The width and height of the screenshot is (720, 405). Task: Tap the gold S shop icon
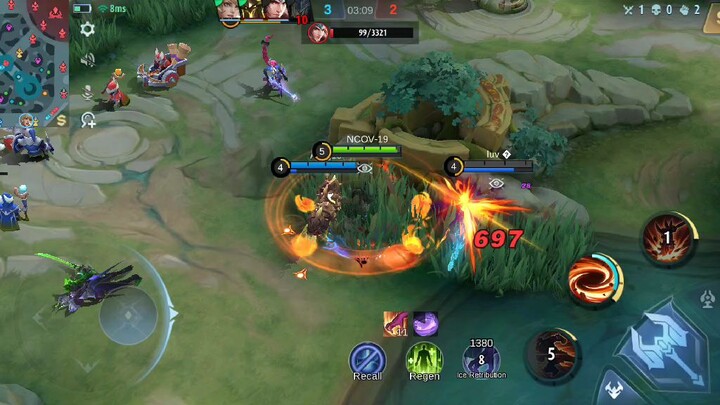62,120
